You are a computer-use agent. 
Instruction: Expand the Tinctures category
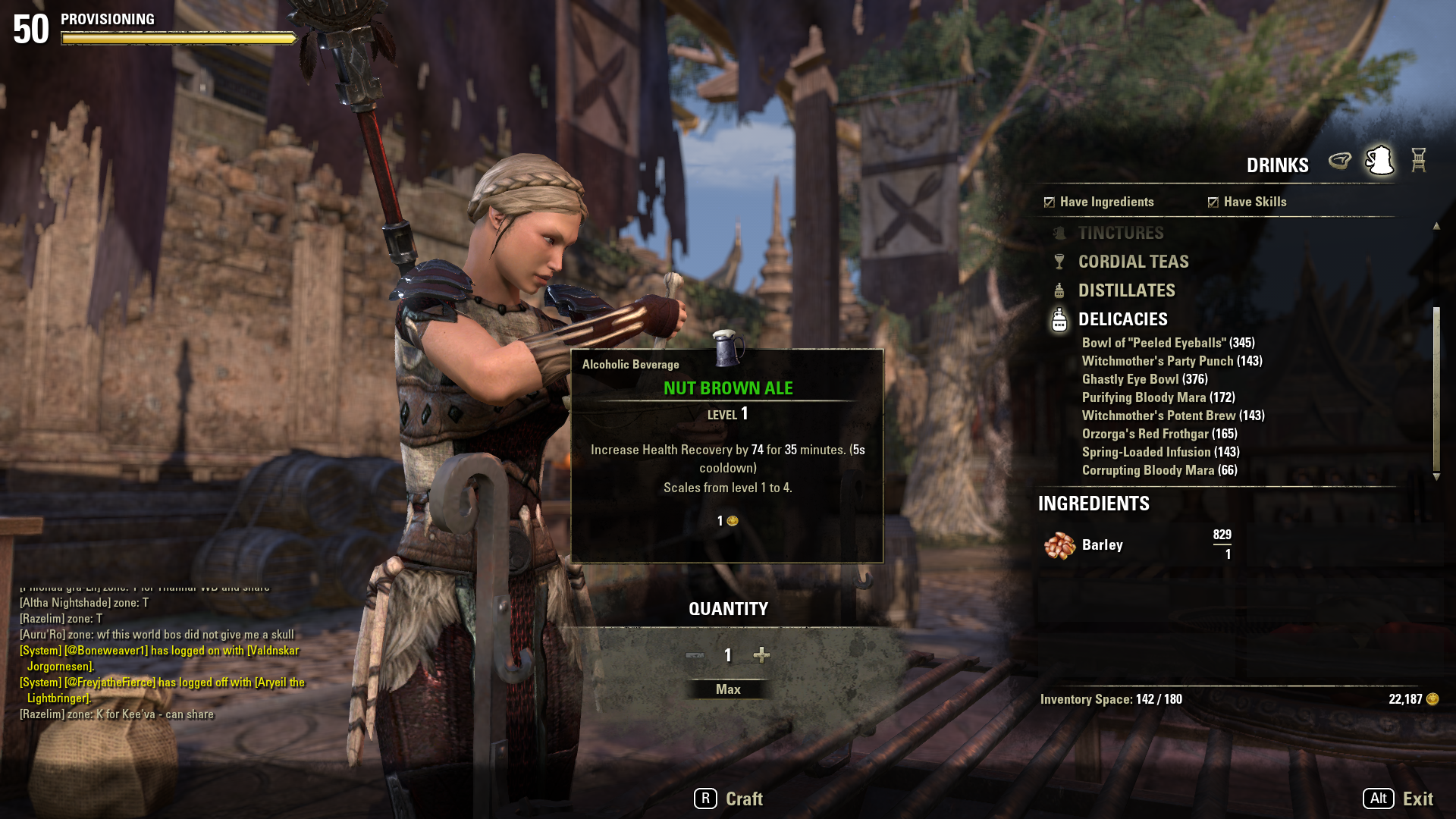point(1120,234)
